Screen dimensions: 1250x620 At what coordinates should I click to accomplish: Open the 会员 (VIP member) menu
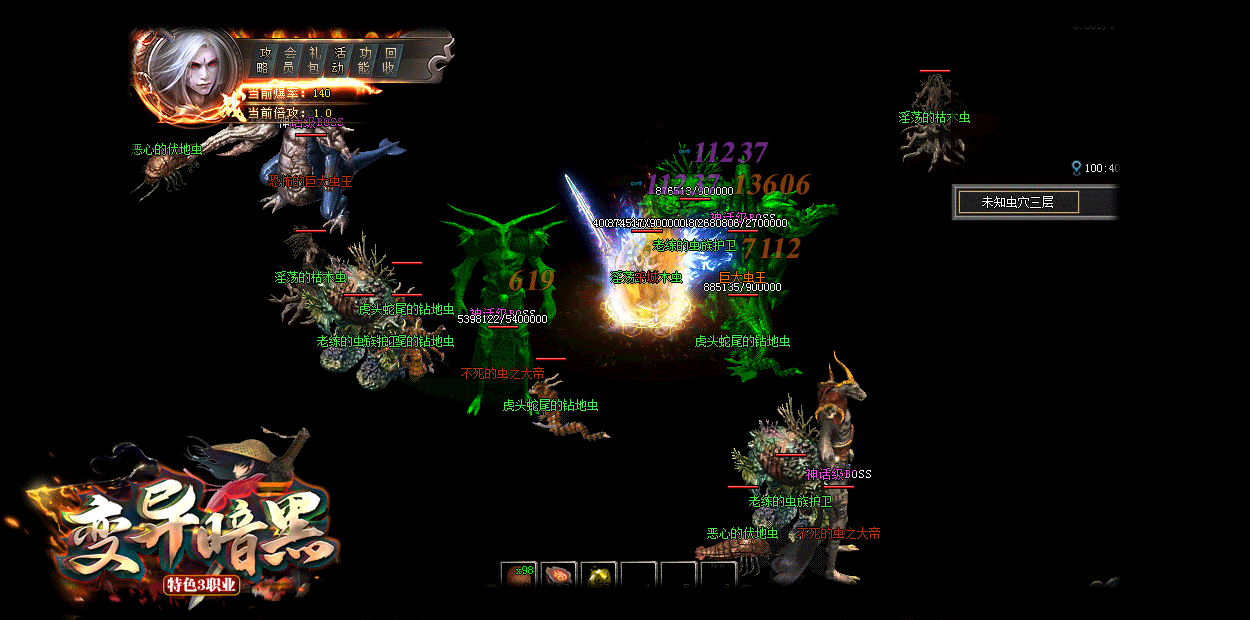[x=289, y=60]
